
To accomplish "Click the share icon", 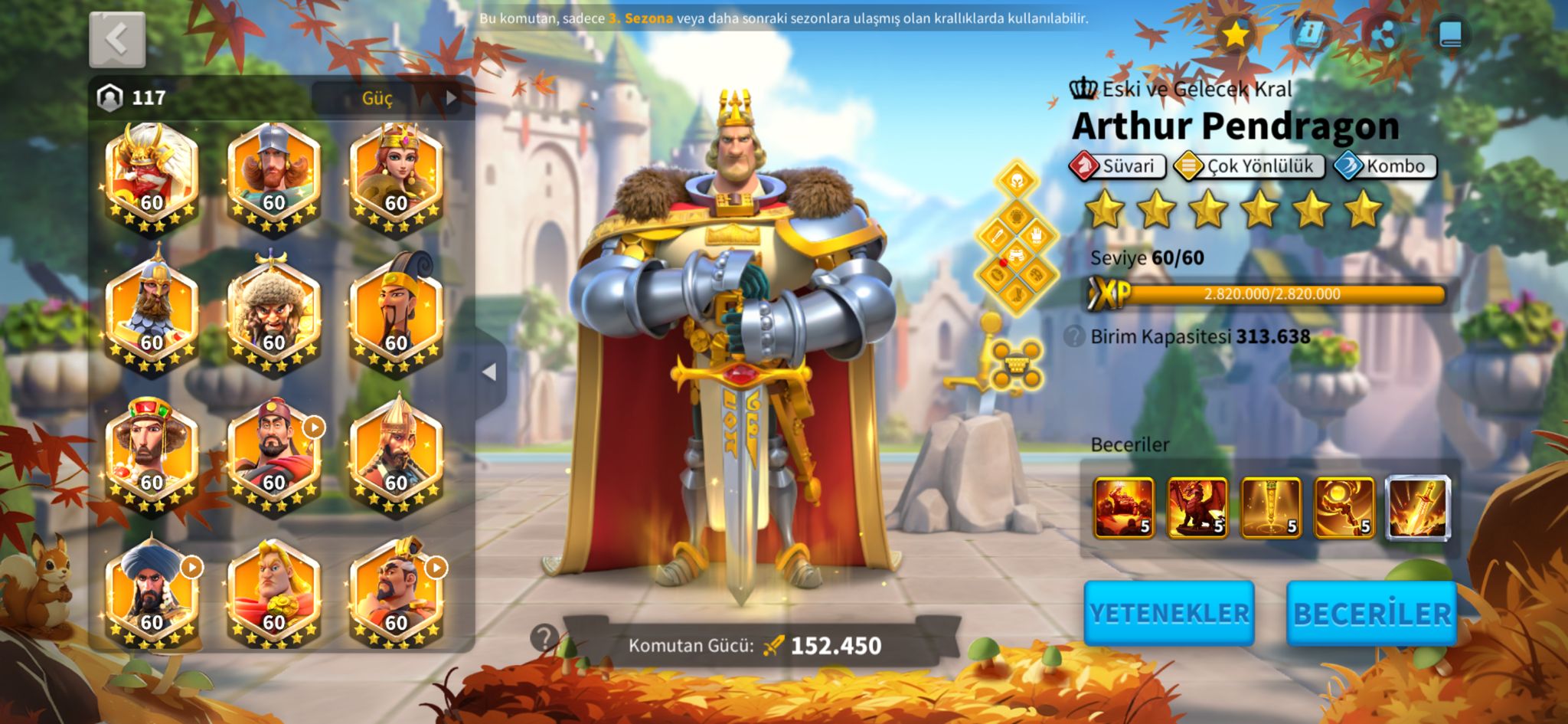I will pyautogui.click(x=1383, y=34).
